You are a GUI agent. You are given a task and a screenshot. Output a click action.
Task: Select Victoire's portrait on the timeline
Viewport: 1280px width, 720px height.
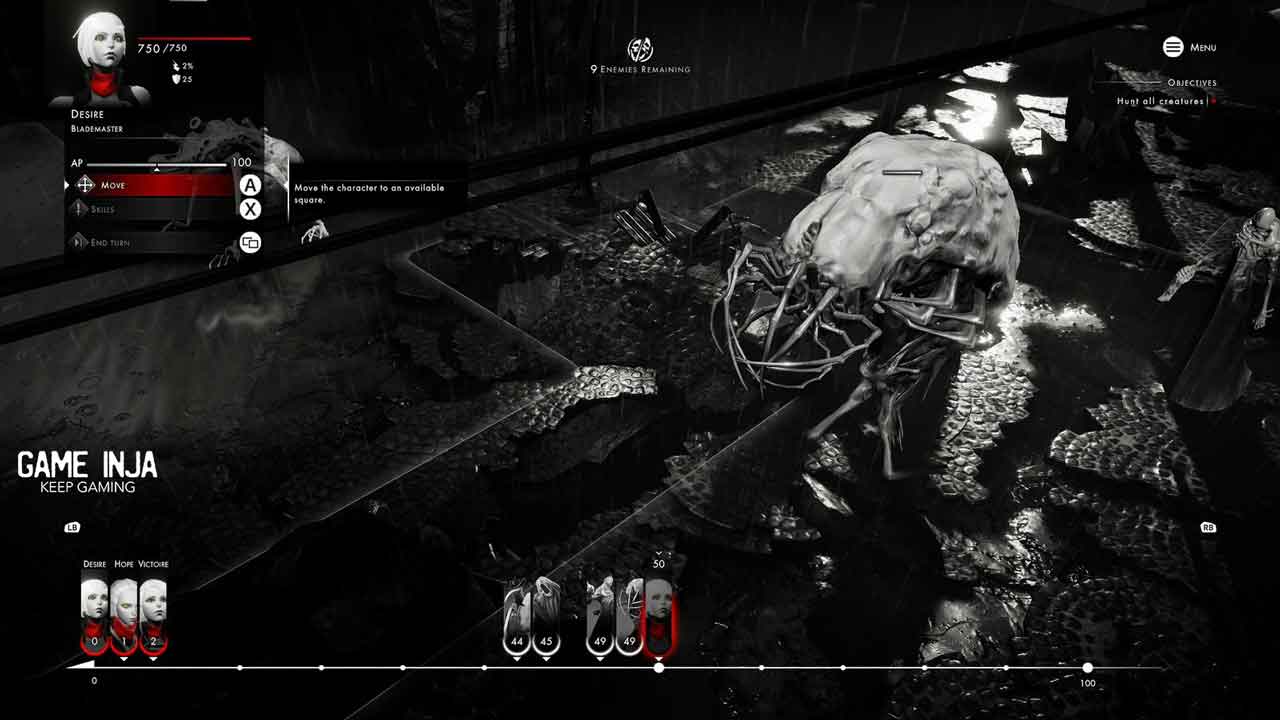pyautogui.click(x=153, y=612)
